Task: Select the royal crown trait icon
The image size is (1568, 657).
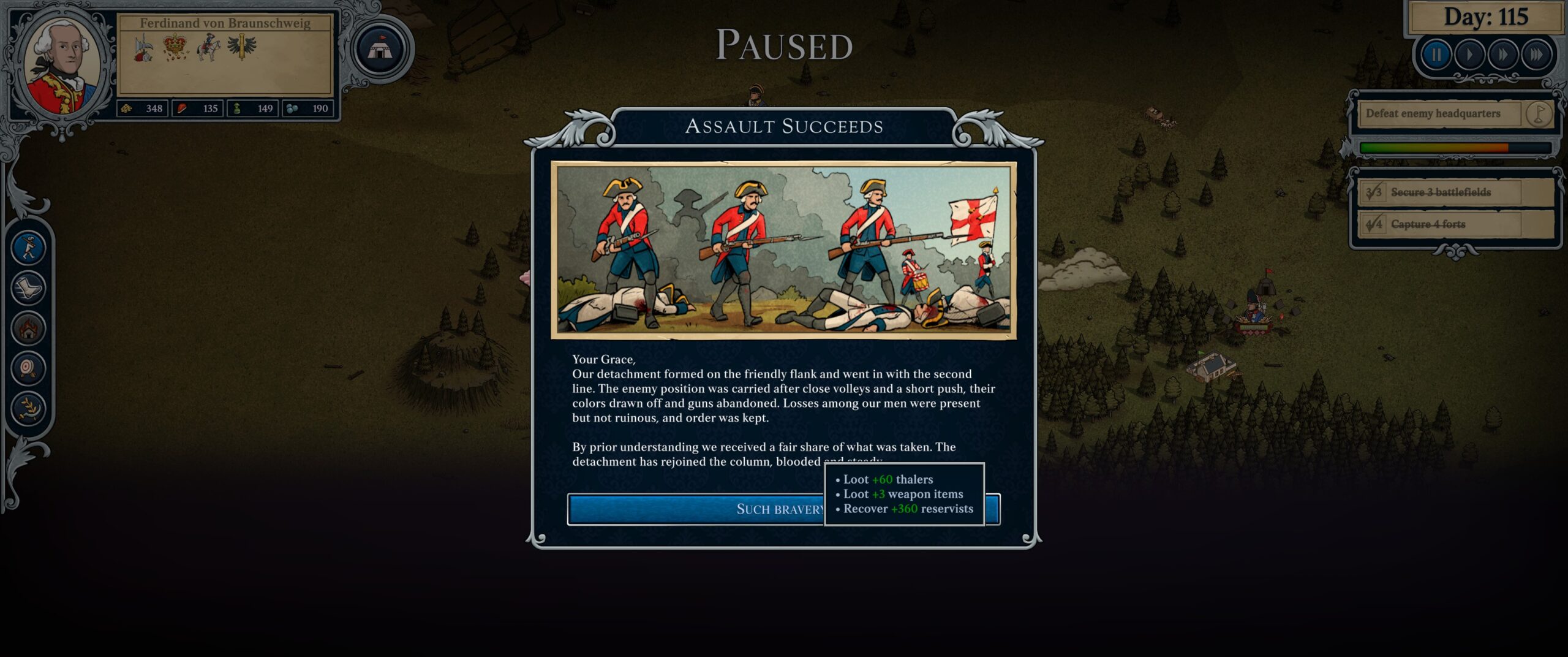Action: 176,47
